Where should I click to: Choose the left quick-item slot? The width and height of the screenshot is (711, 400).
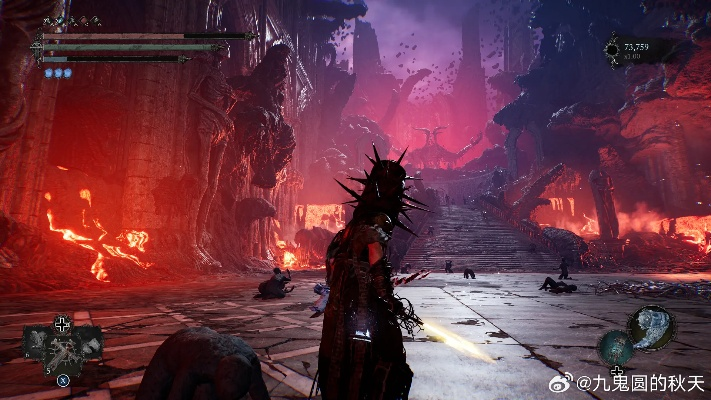pos(37,343)
